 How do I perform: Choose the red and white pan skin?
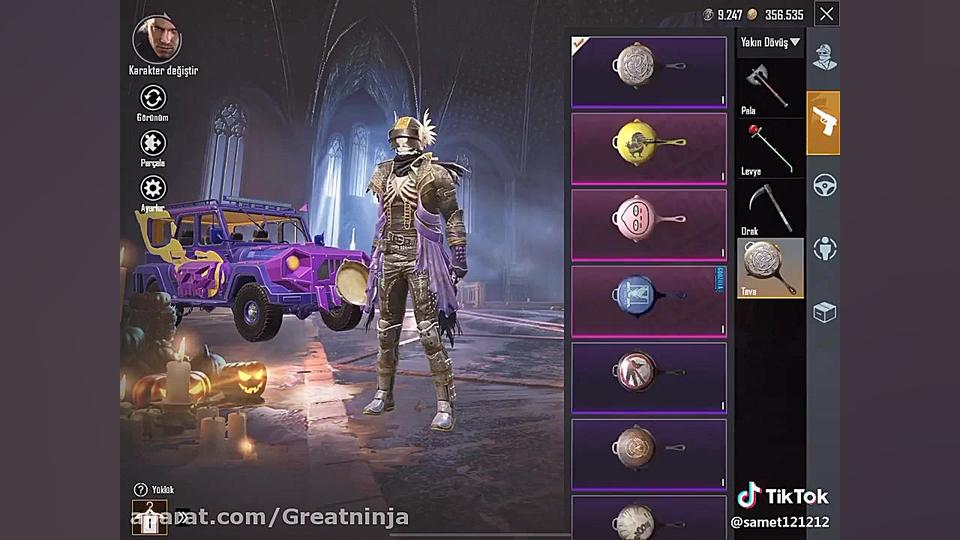click(648, 376)
